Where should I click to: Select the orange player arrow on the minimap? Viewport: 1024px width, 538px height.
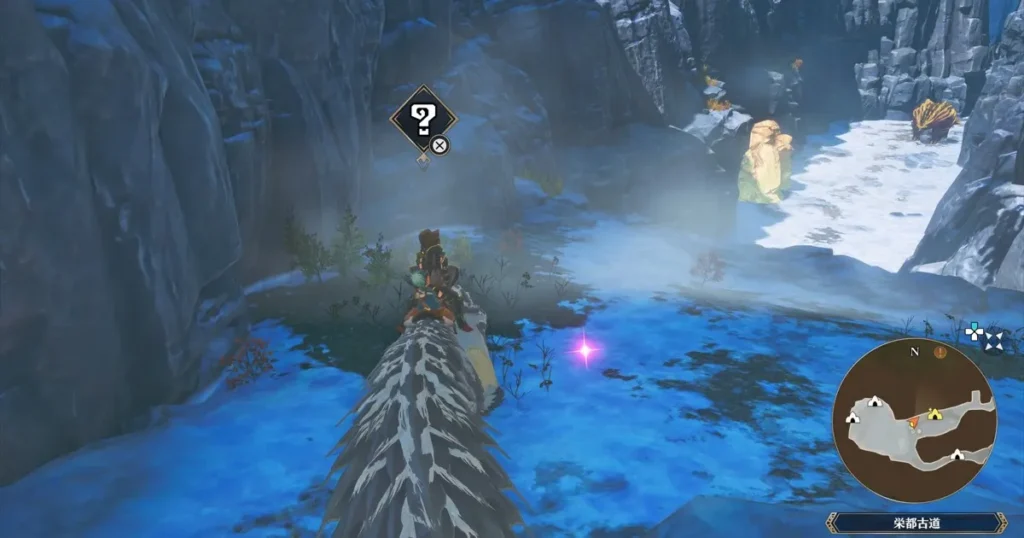(913, 423)
